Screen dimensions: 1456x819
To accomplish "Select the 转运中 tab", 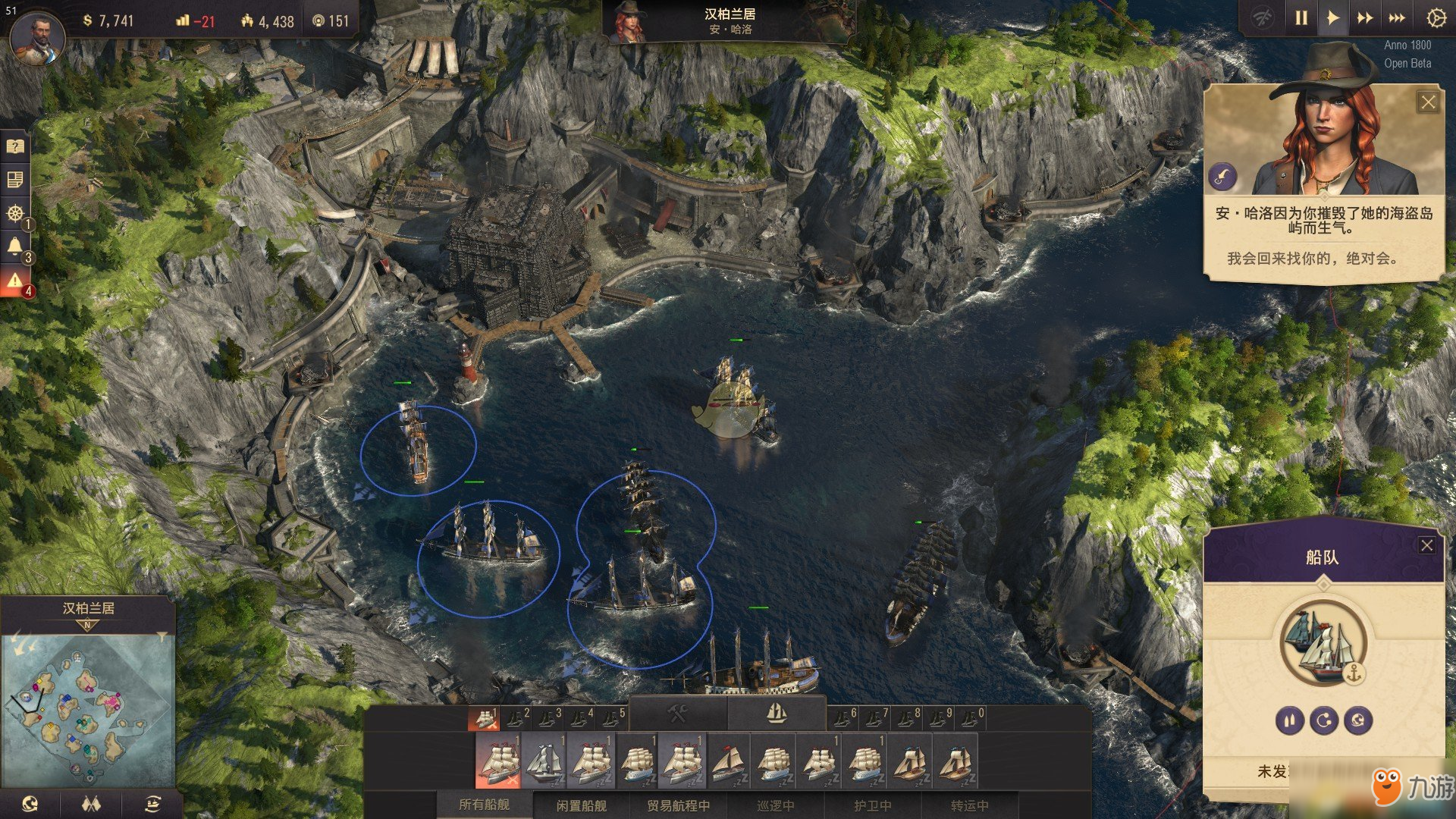I will pyautogui.click(x=969, y=805).
